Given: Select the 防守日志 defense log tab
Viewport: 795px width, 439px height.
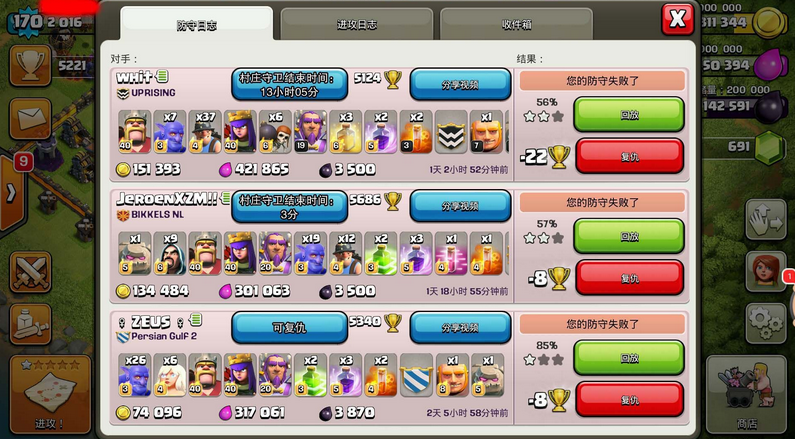Looking at the screenshot, I should [196, 22].
